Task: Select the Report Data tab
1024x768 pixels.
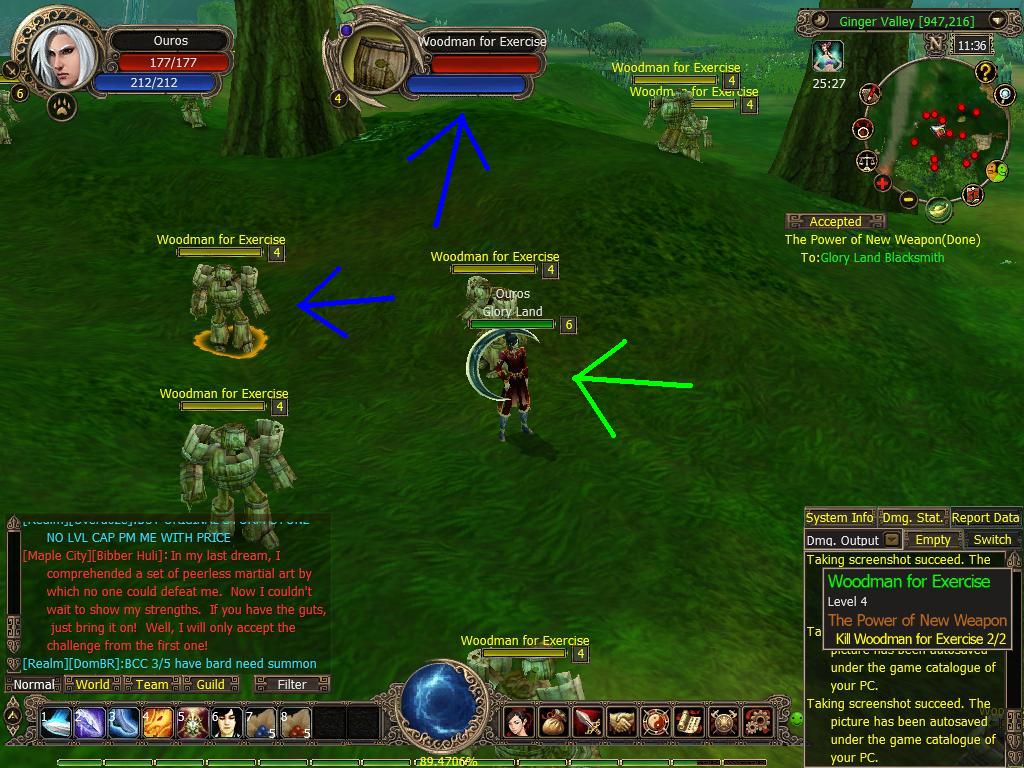Action: pos(985,517)
